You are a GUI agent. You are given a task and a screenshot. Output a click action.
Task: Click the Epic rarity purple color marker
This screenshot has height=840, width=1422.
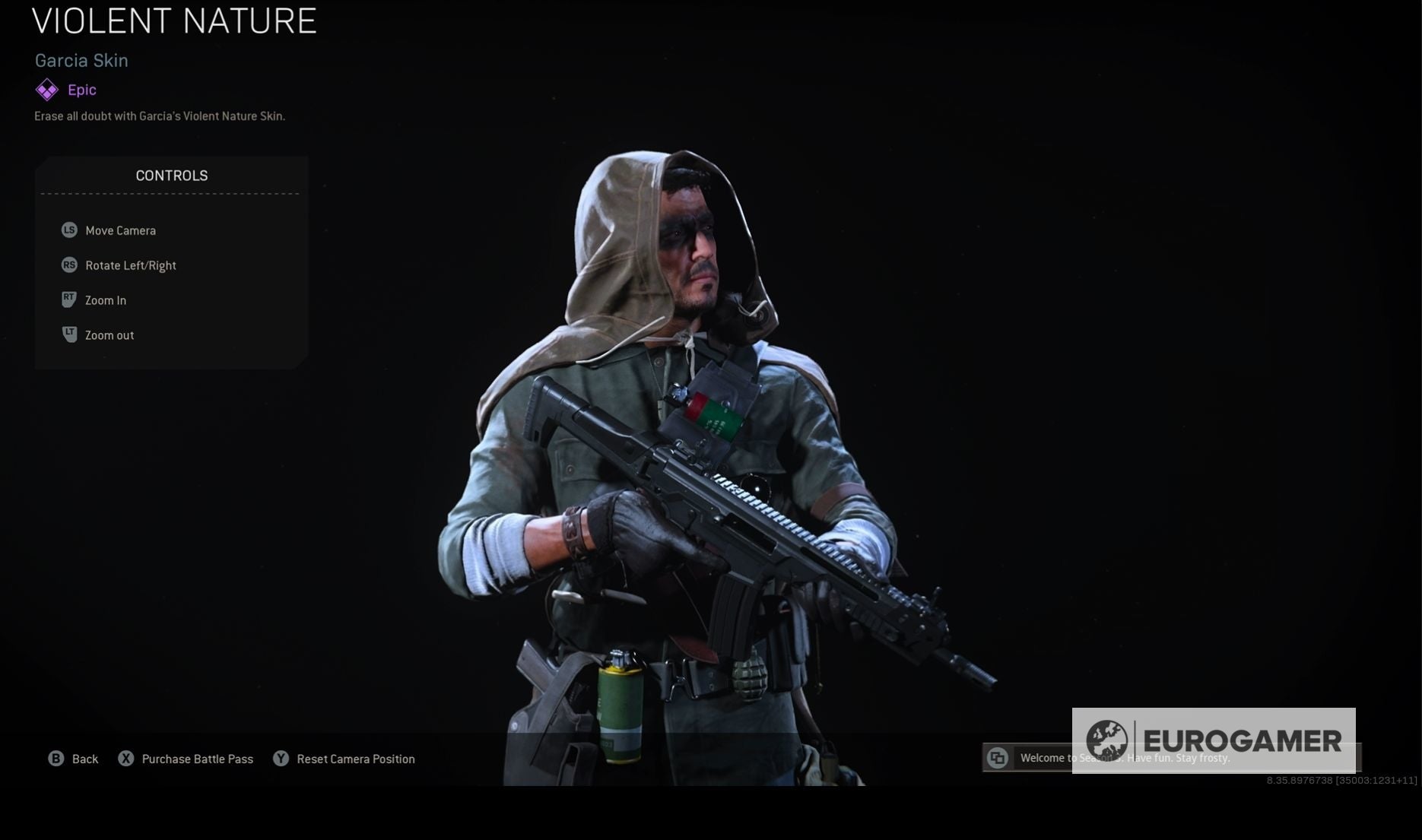pyautogui.click(x=46, y=90)
